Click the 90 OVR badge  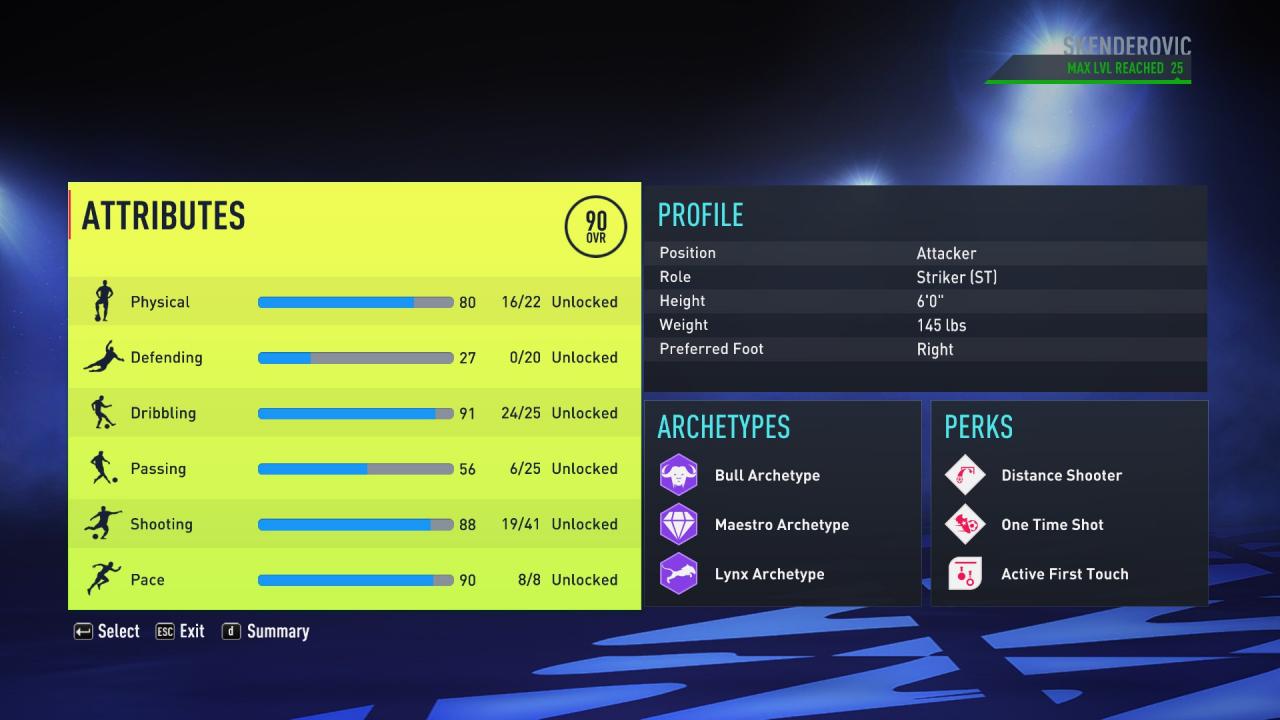coord(594,227)
